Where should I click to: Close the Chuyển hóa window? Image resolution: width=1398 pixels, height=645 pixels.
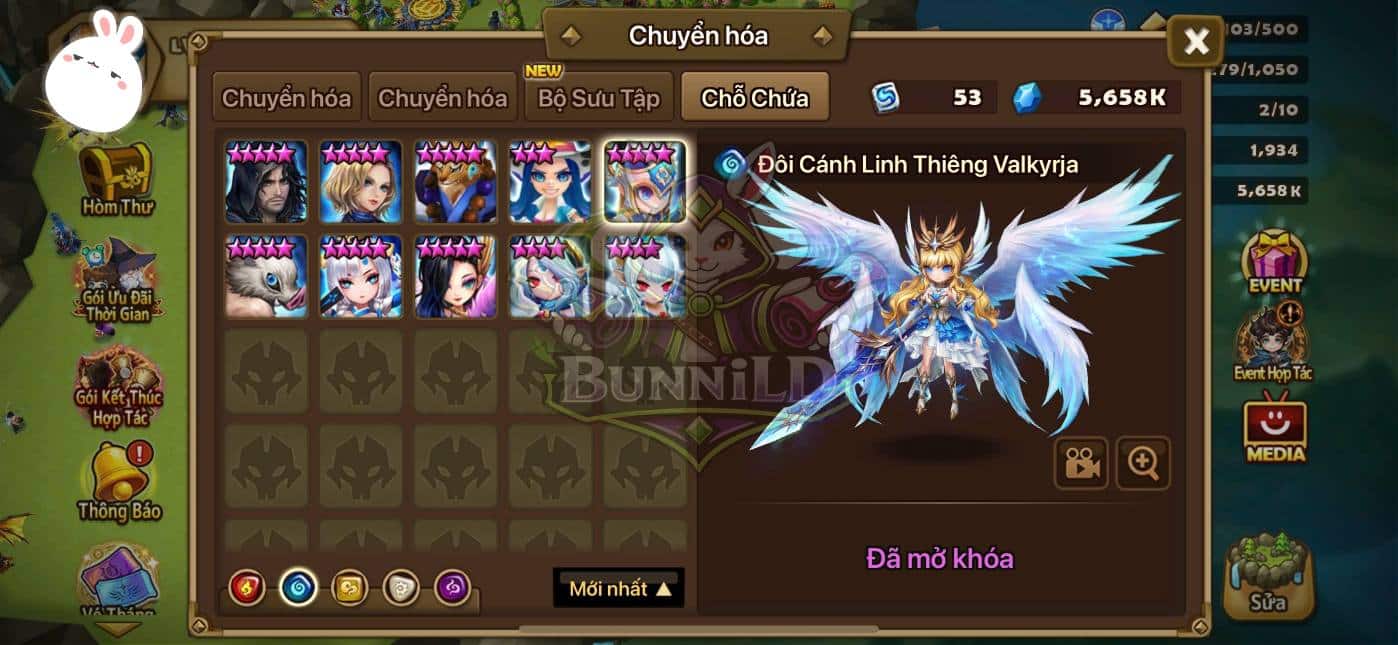[x=1196, y=42]
